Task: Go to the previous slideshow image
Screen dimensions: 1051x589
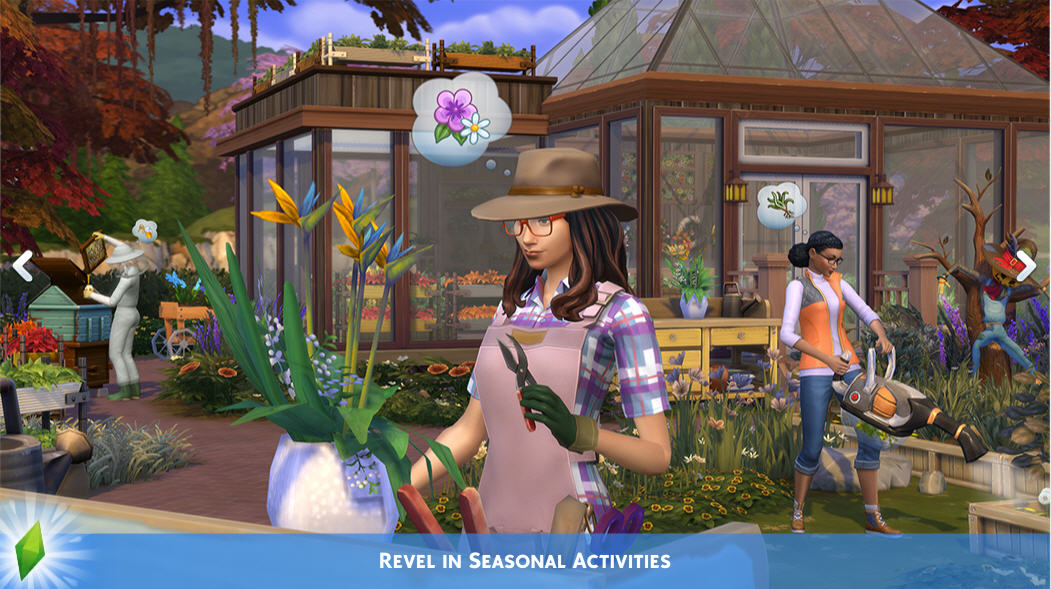Action: click(22, 266)
